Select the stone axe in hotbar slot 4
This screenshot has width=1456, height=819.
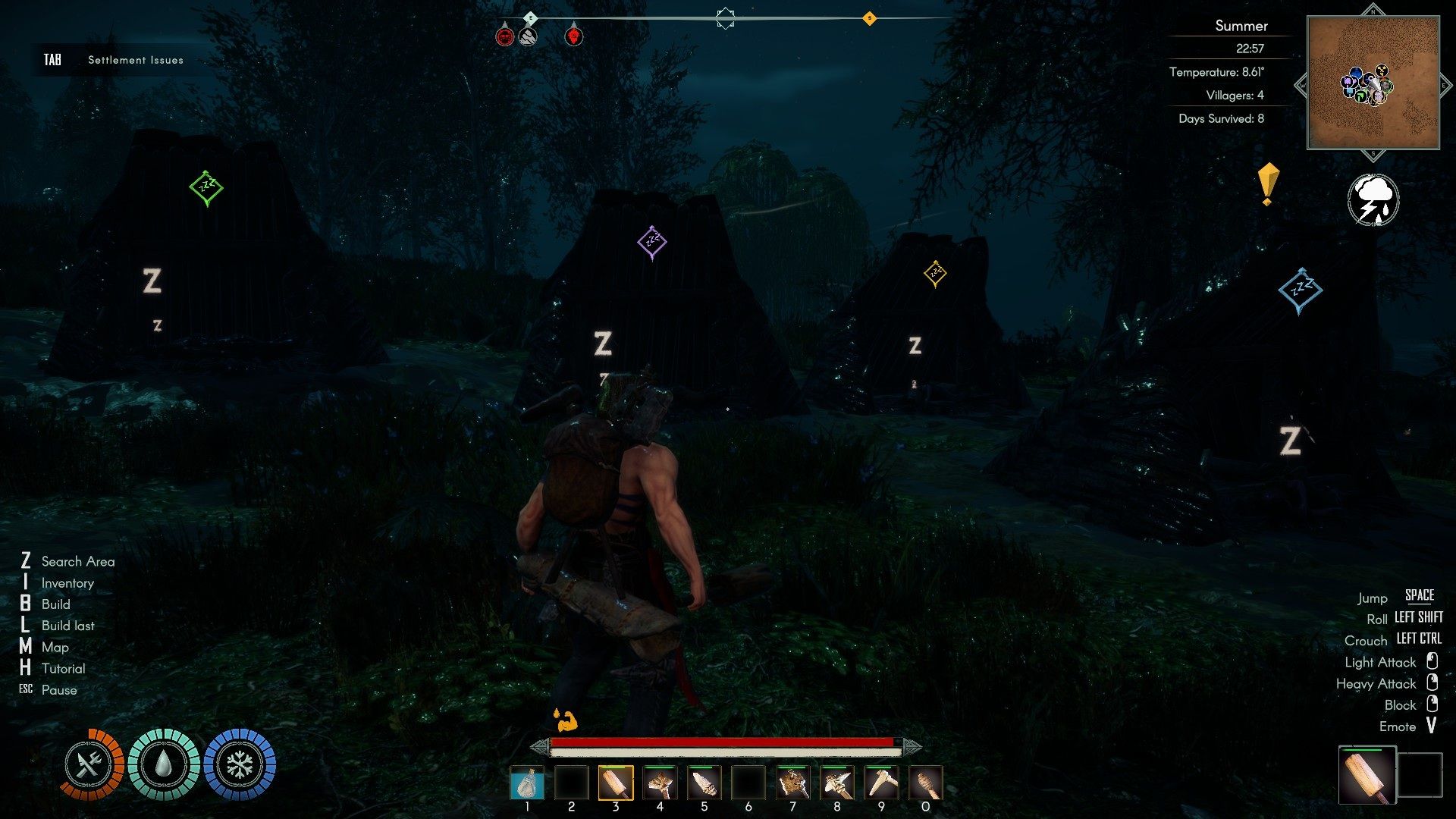(x=660, y=783)
